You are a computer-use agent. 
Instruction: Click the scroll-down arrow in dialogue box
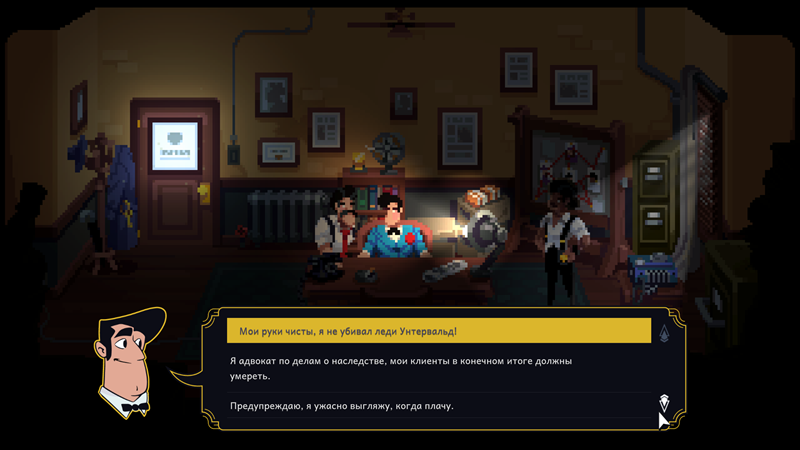pyautogui.click(x=664, y=402)
